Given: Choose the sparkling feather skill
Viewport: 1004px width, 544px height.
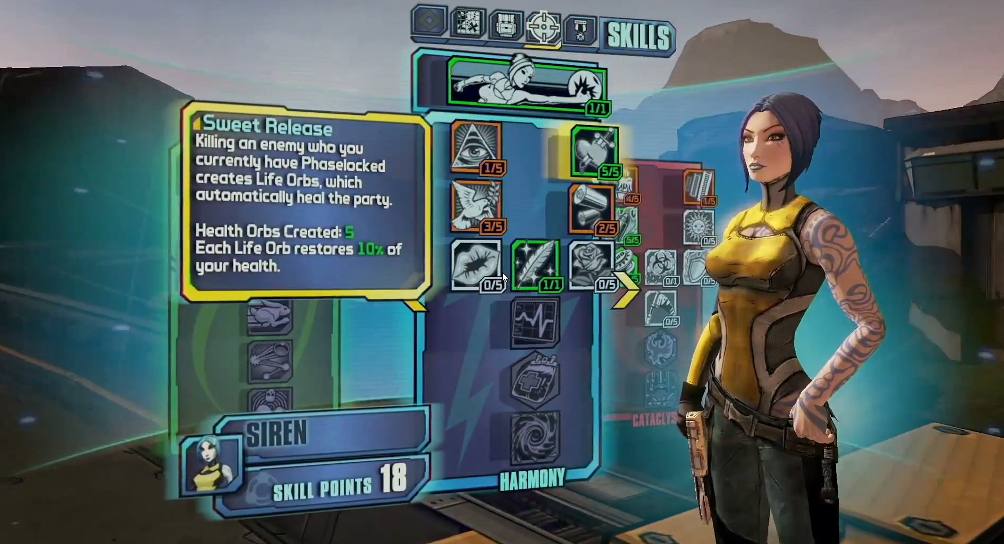Looking at the screenshot, I should 535,264.
